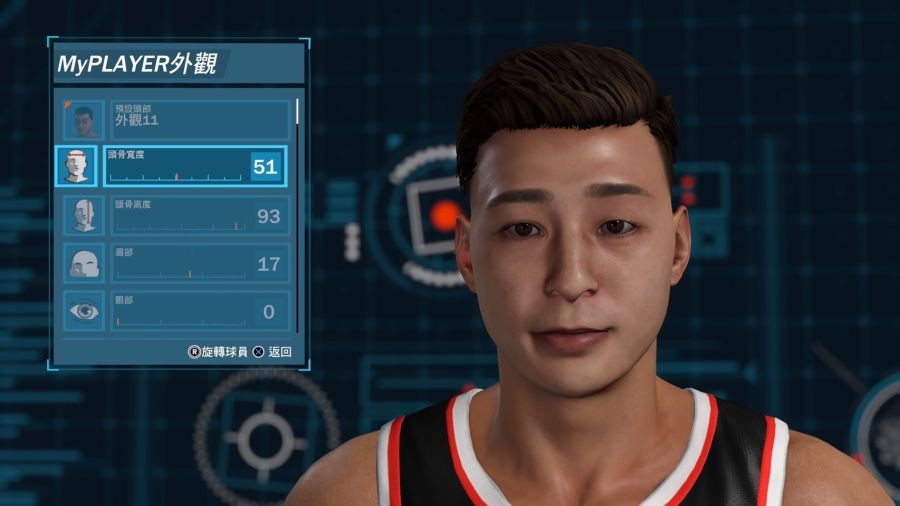Click the appearance list scrollbar
The height and width of the screenshot is (506, 900).
point(297,110)
